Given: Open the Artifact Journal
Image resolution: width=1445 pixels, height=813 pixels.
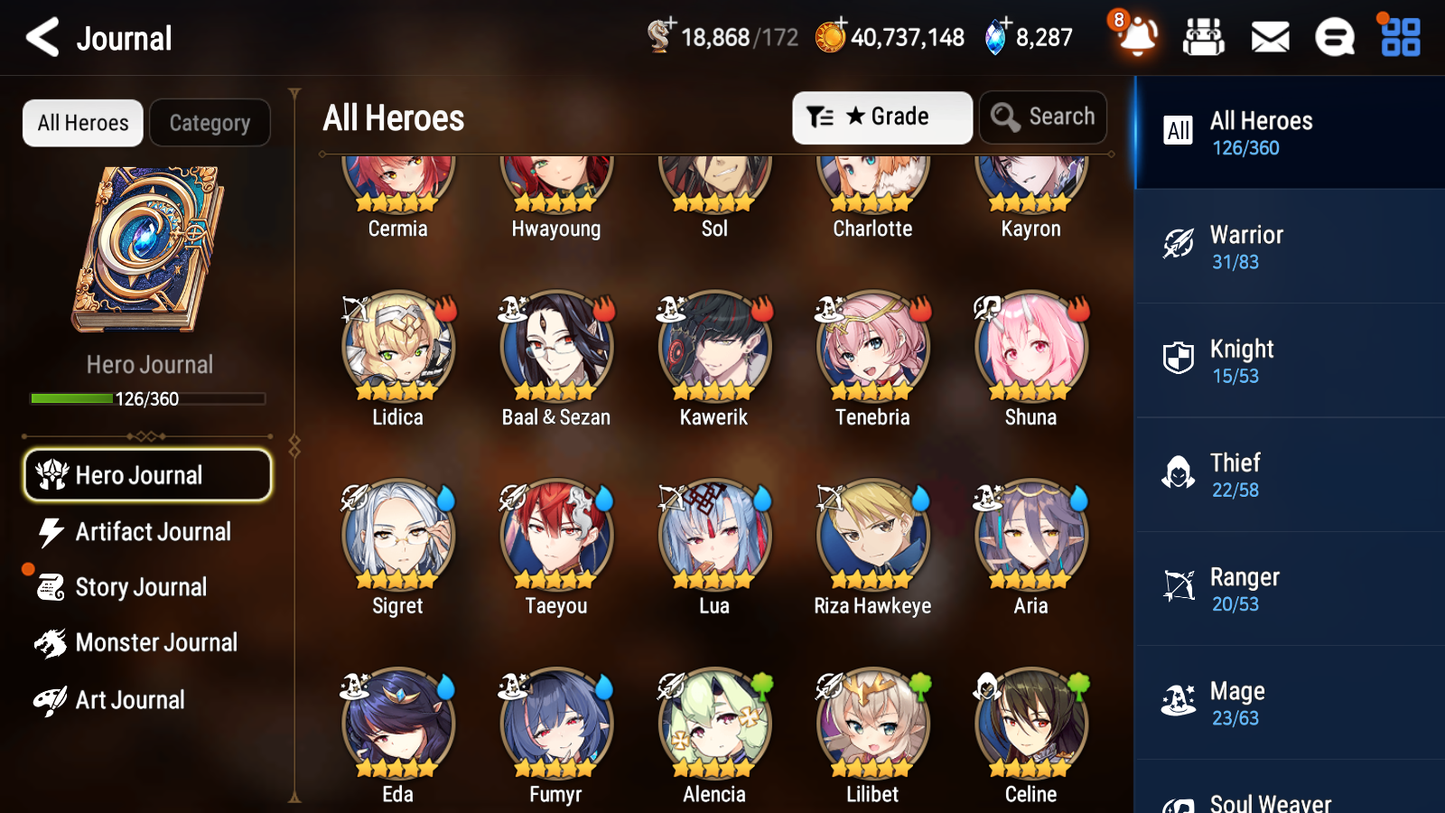Looking at the screenshot, I should pos(152,532).
